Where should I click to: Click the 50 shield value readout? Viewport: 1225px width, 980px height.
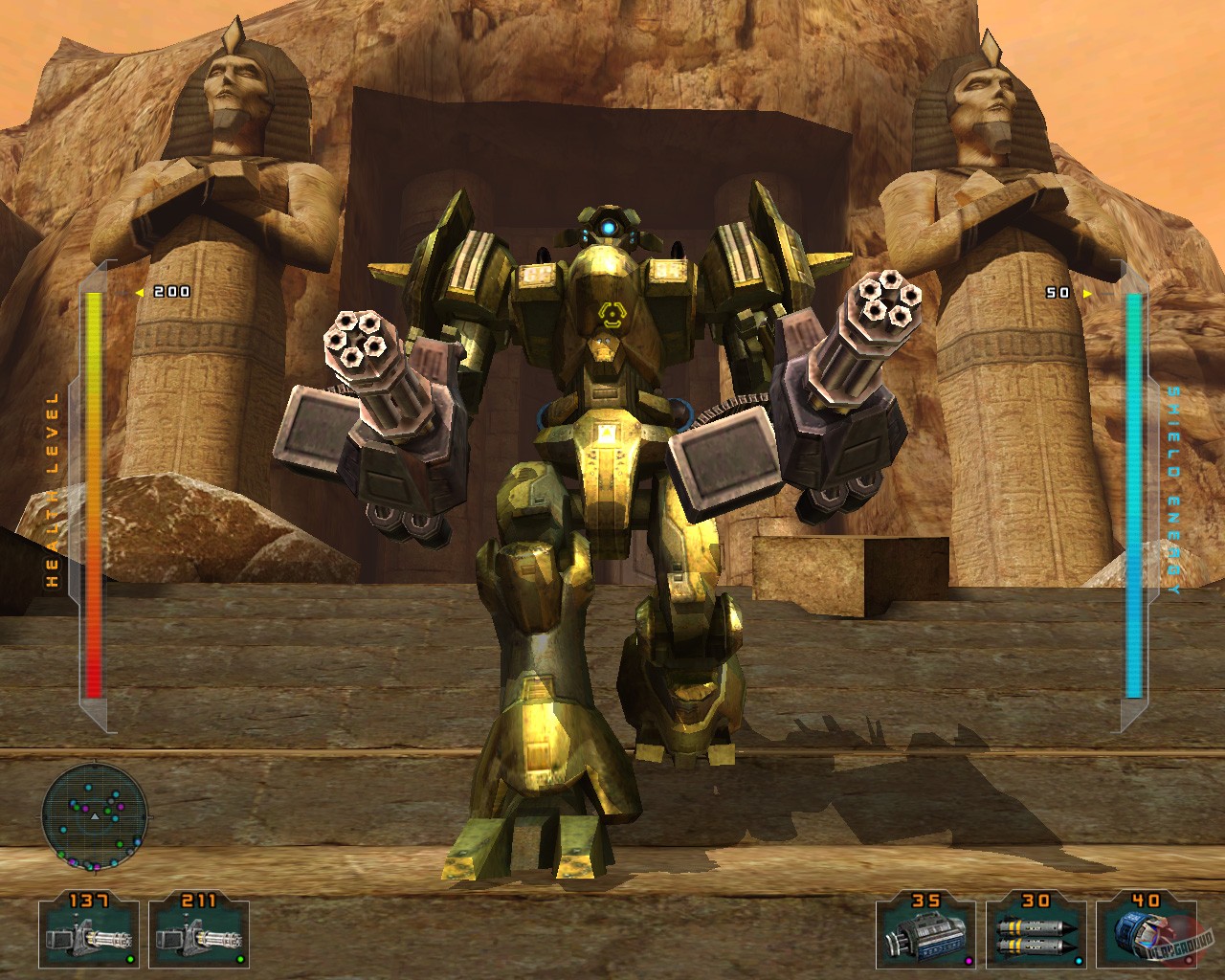point(1058,295)
